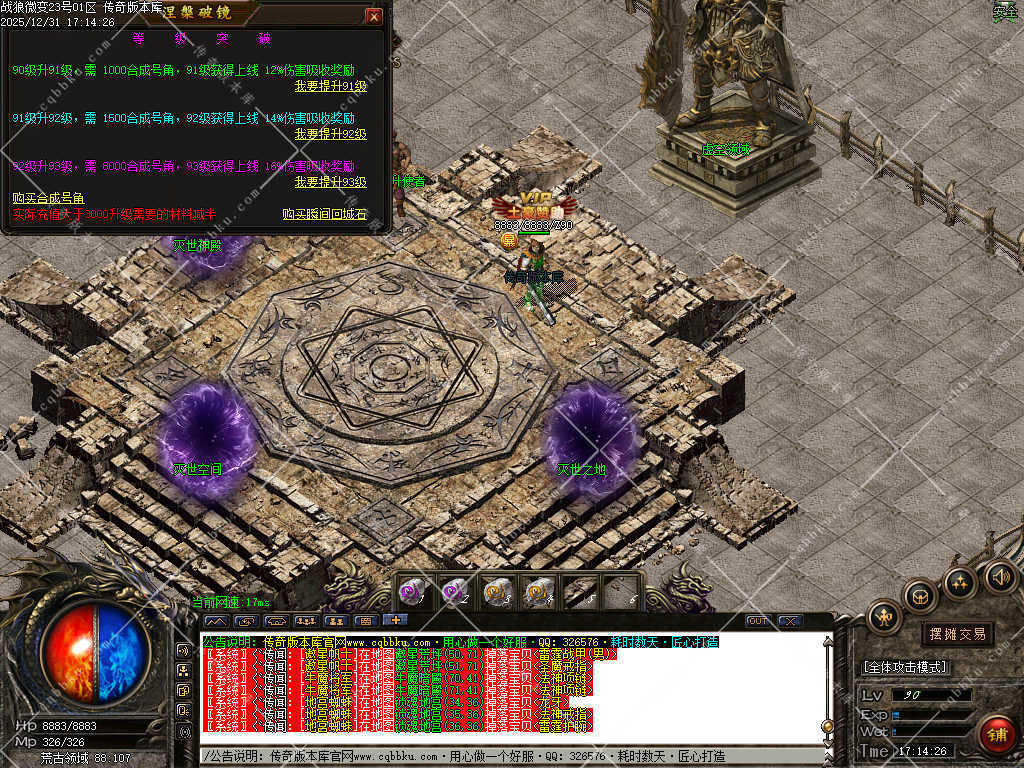Choose the 我要提升93级 upgrade link
1024x768 pixels.
click(x=330, y=182)
